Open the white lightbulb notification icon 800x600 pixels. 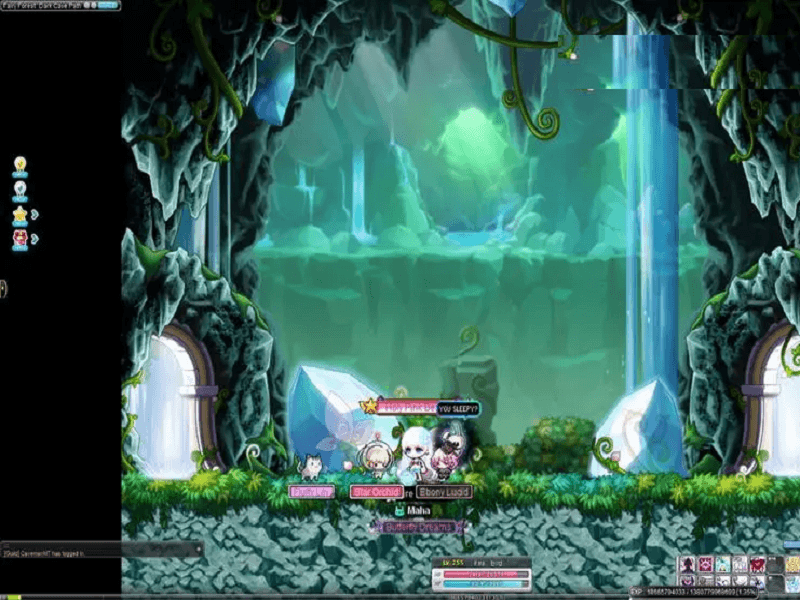click(19, 188)
